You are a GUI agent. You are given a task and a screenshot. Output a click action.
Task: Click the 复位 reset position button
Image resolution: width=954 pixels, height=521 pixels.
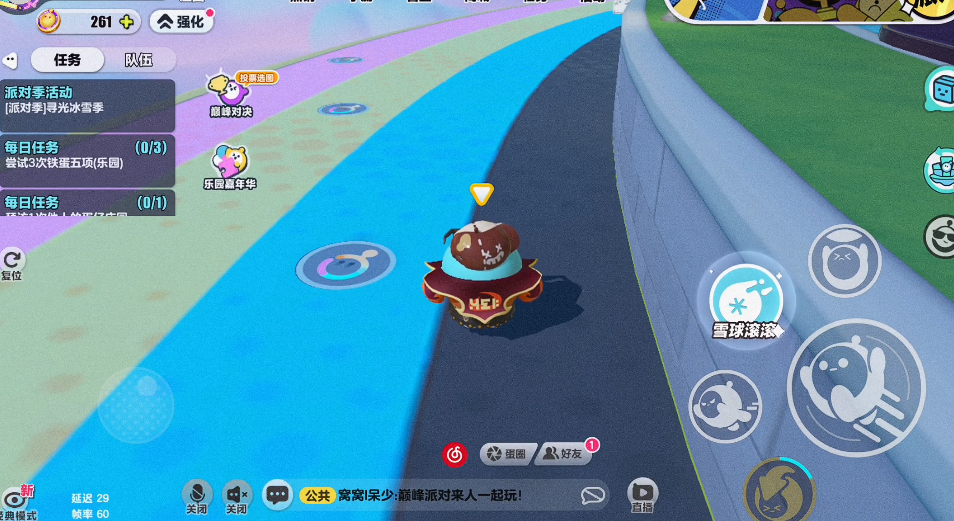(12, 264)
